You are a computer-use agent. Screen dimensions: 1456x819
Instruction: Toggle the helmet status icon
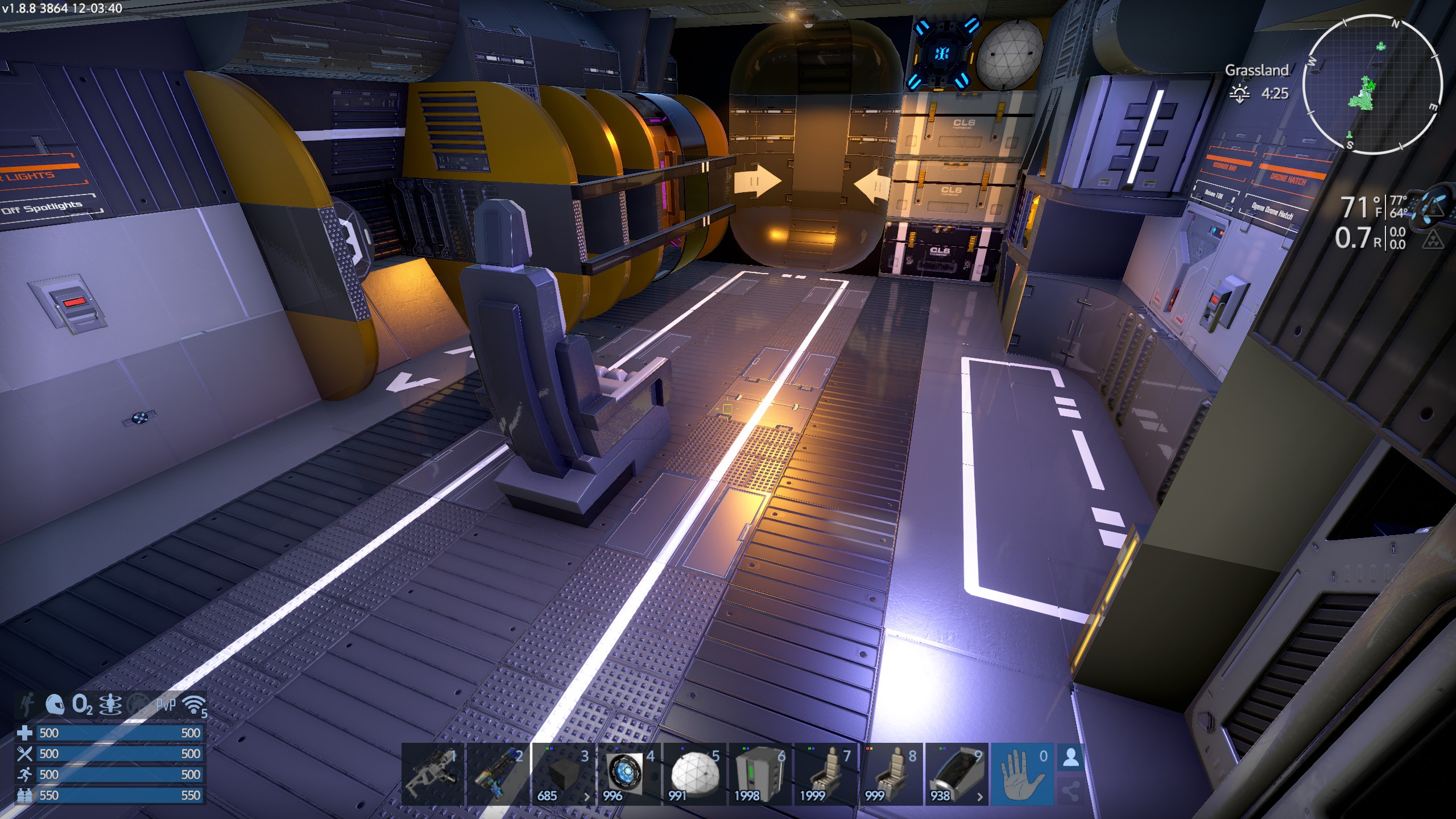(x=55, y=705)
